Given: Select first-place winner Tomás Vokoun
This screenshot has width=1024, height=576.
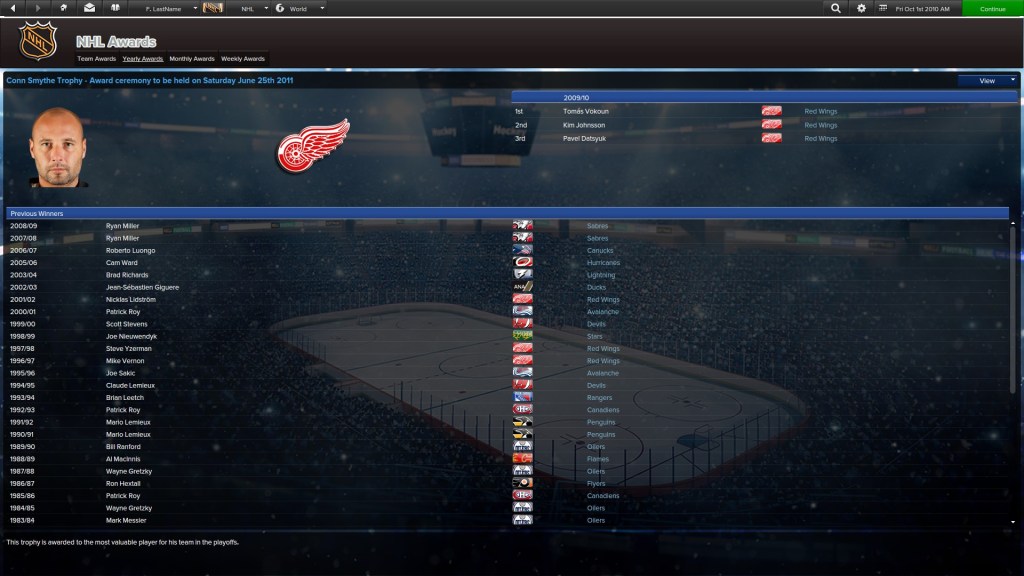Looking at the screenshot, I should [585, 111].
